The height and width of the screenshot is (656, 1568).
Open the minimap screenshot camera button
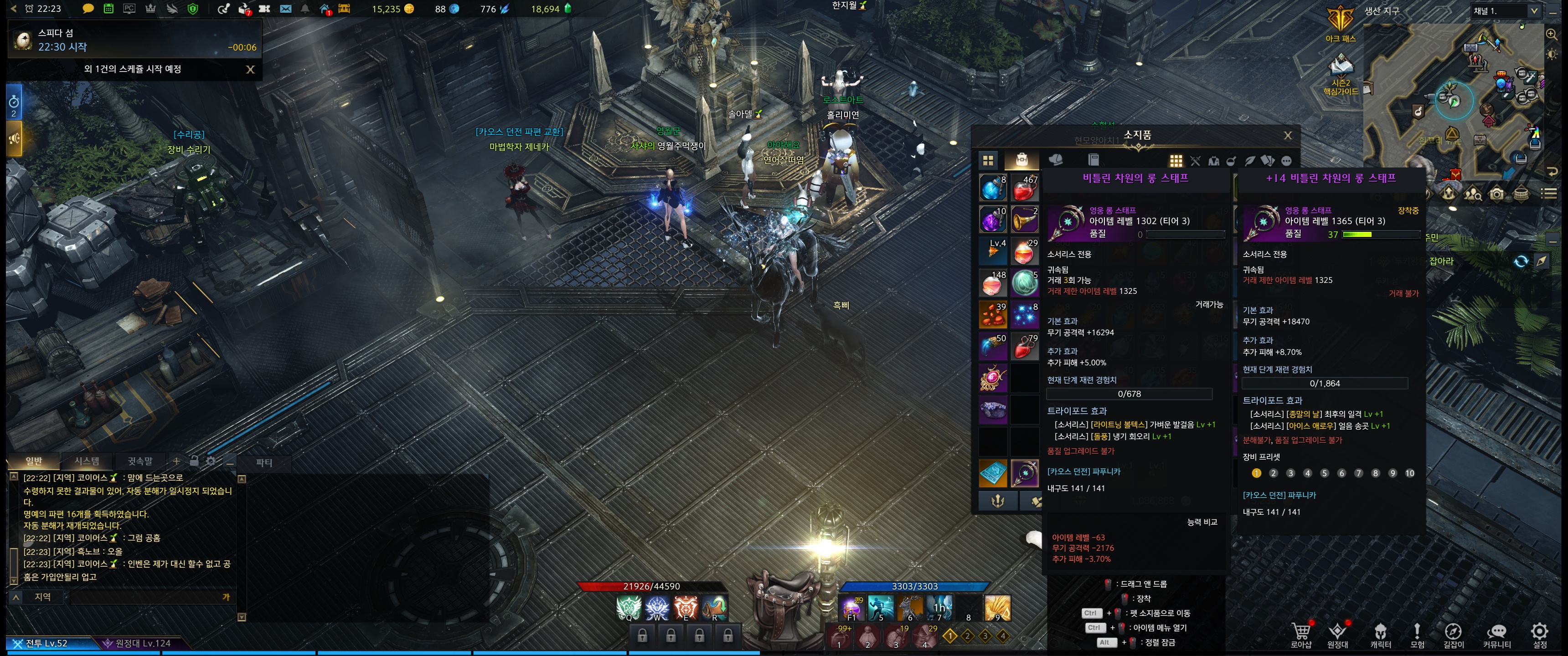(1497, 195)
